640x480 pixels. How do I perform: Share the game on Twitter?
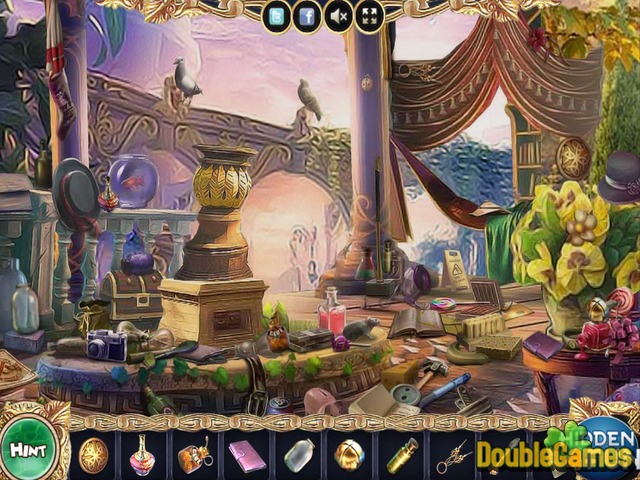click(x=277, y=15)
